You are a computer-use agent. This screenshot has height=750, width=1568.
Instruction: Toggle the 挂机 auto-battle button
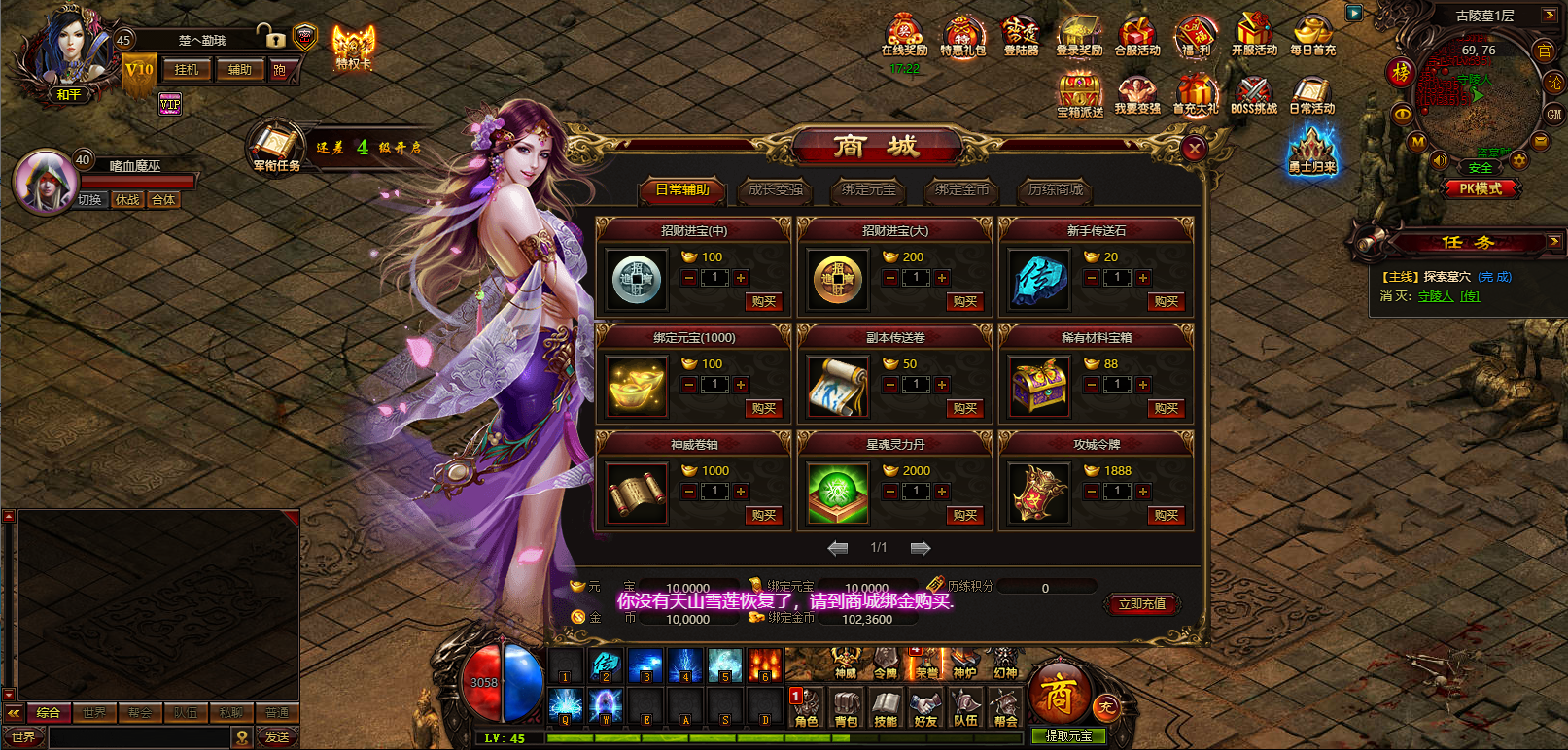pyautogui.click(x=186, y=70)
